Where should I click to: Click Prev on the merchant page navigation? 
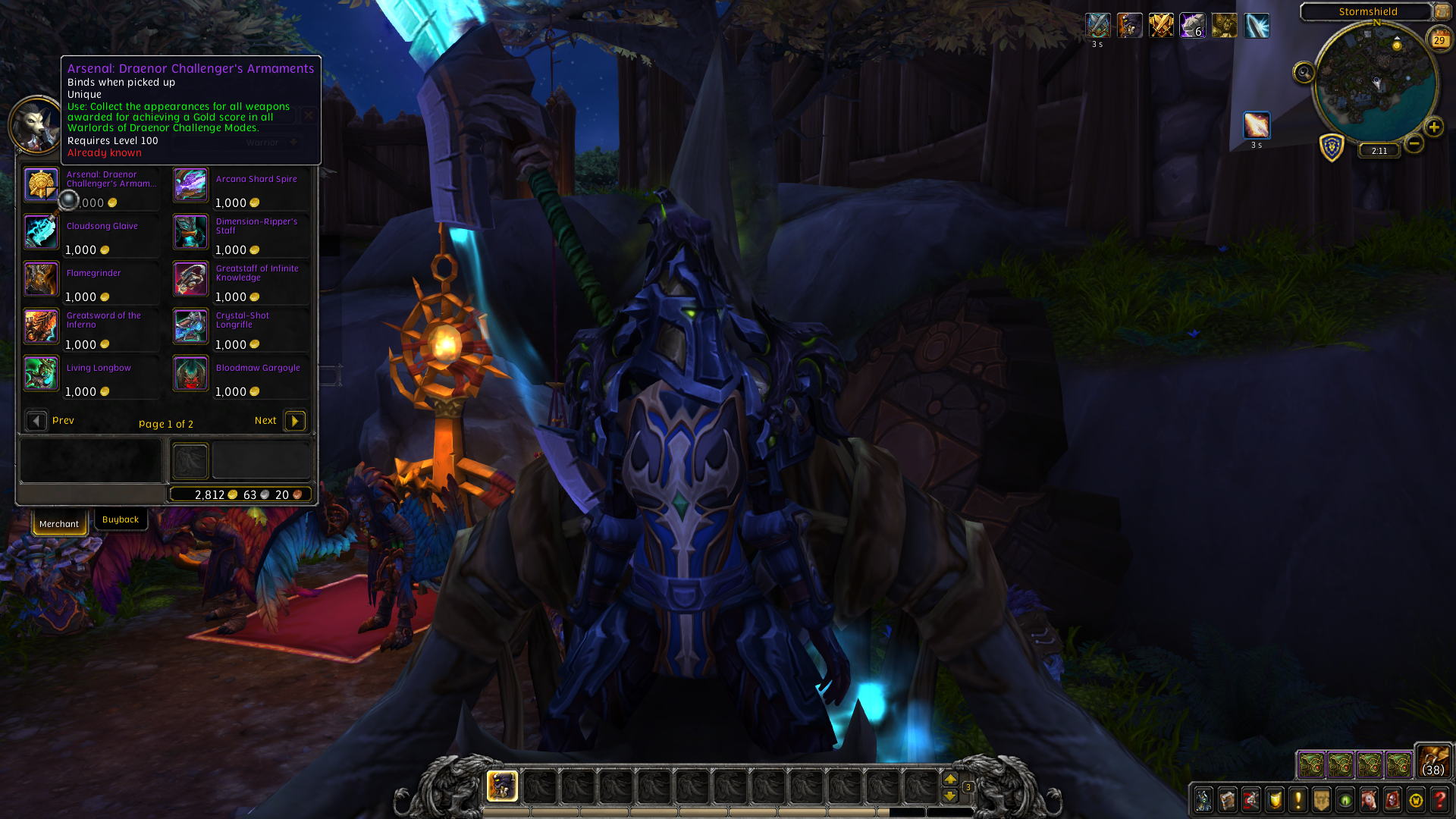[36, 420]
